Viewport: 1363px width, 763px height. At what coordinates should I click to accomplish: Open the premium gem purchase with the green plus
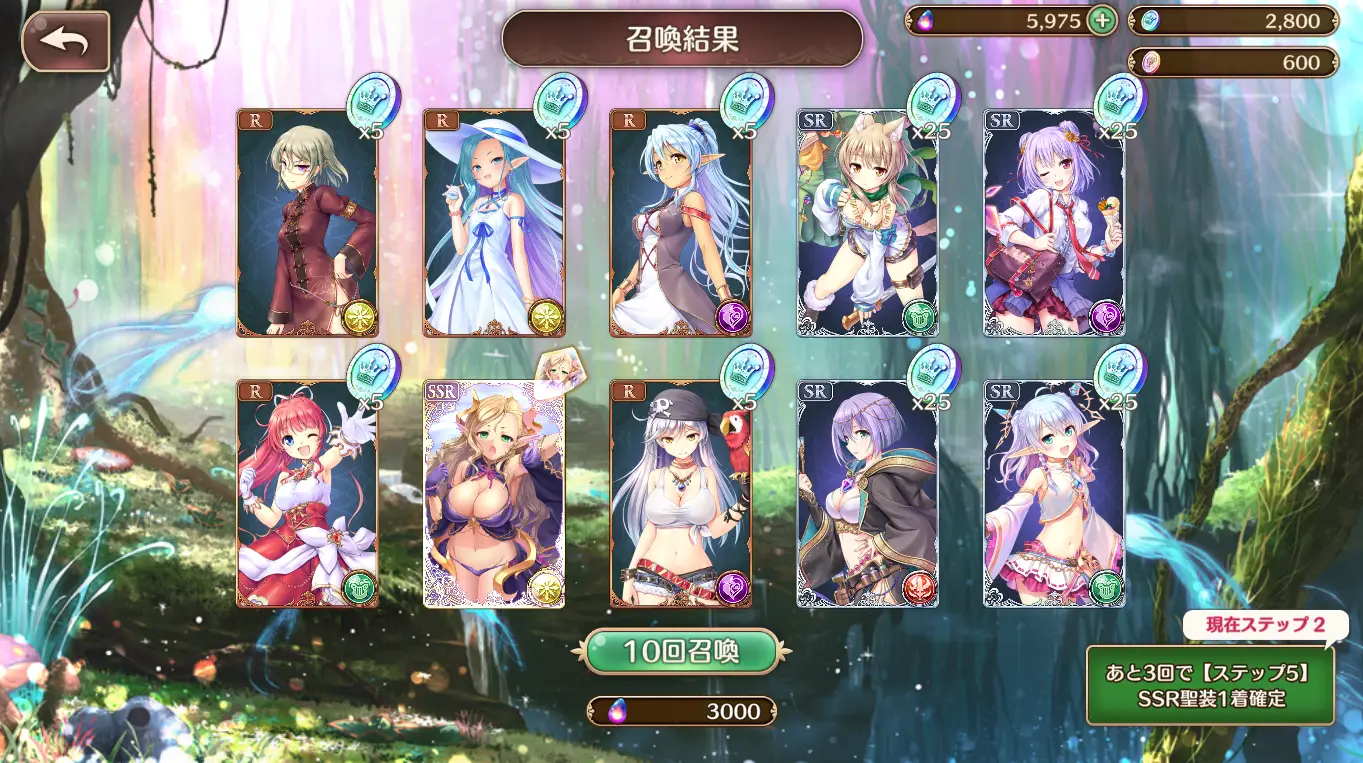tap(1104, 20)
